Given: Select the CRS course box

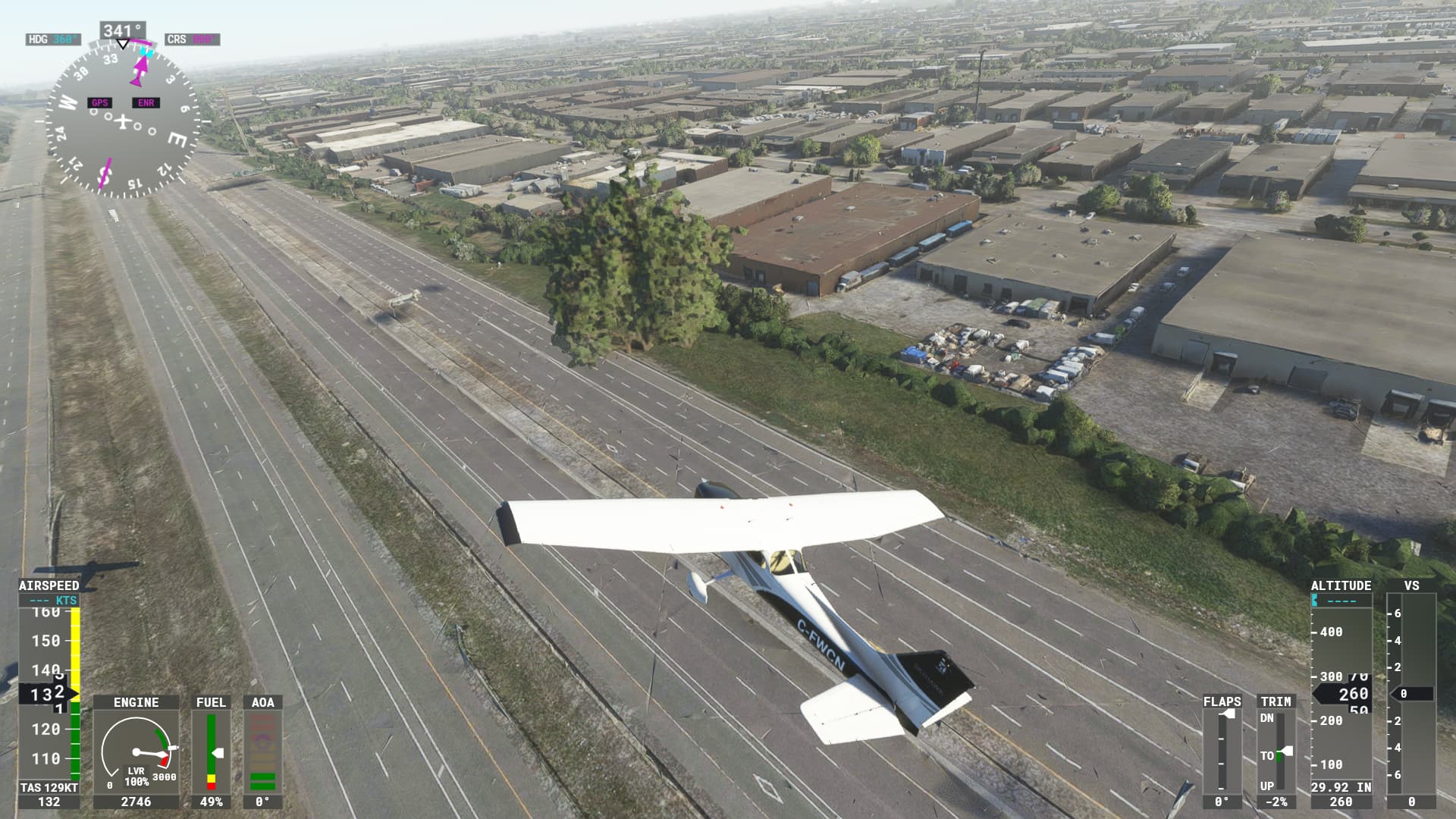Looking at the screenshot, I should pos(192,39).
